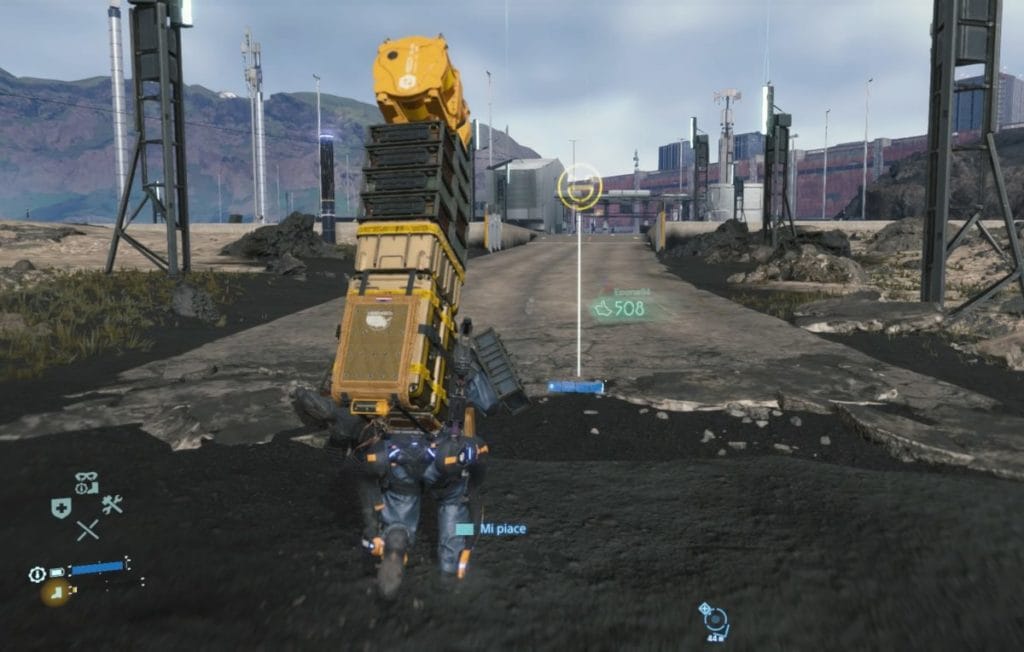Select the X unequip icon
This screenshot has height=652, width=1024.
coord(87,530)
